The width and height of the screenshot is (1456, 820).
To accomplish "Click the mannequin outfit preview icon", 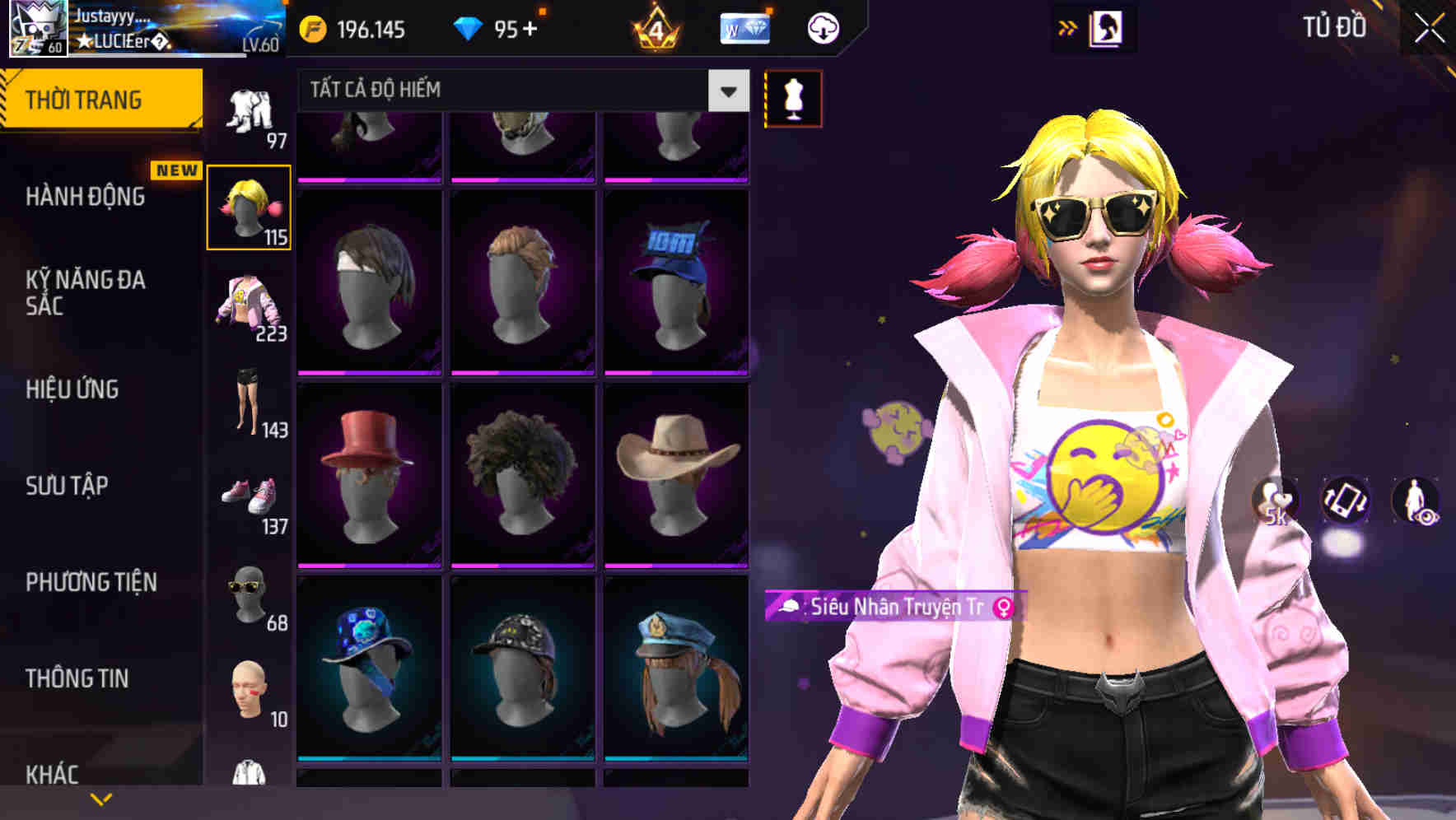I will click(x=793, y=97).
